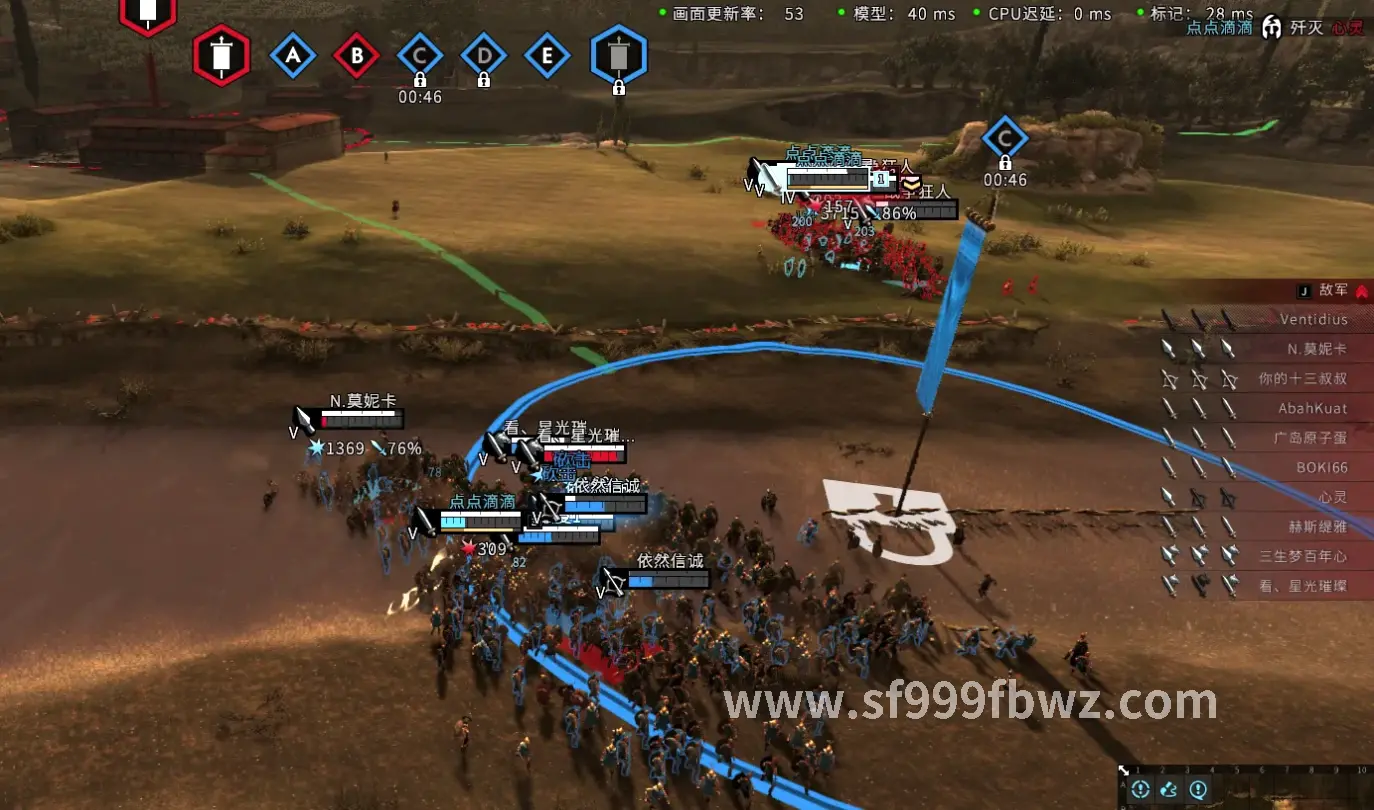Viewport: 1374px width, 810px height.
Task: Expand the minimap with the resize arrow
Action: (x=1125, y=771)
